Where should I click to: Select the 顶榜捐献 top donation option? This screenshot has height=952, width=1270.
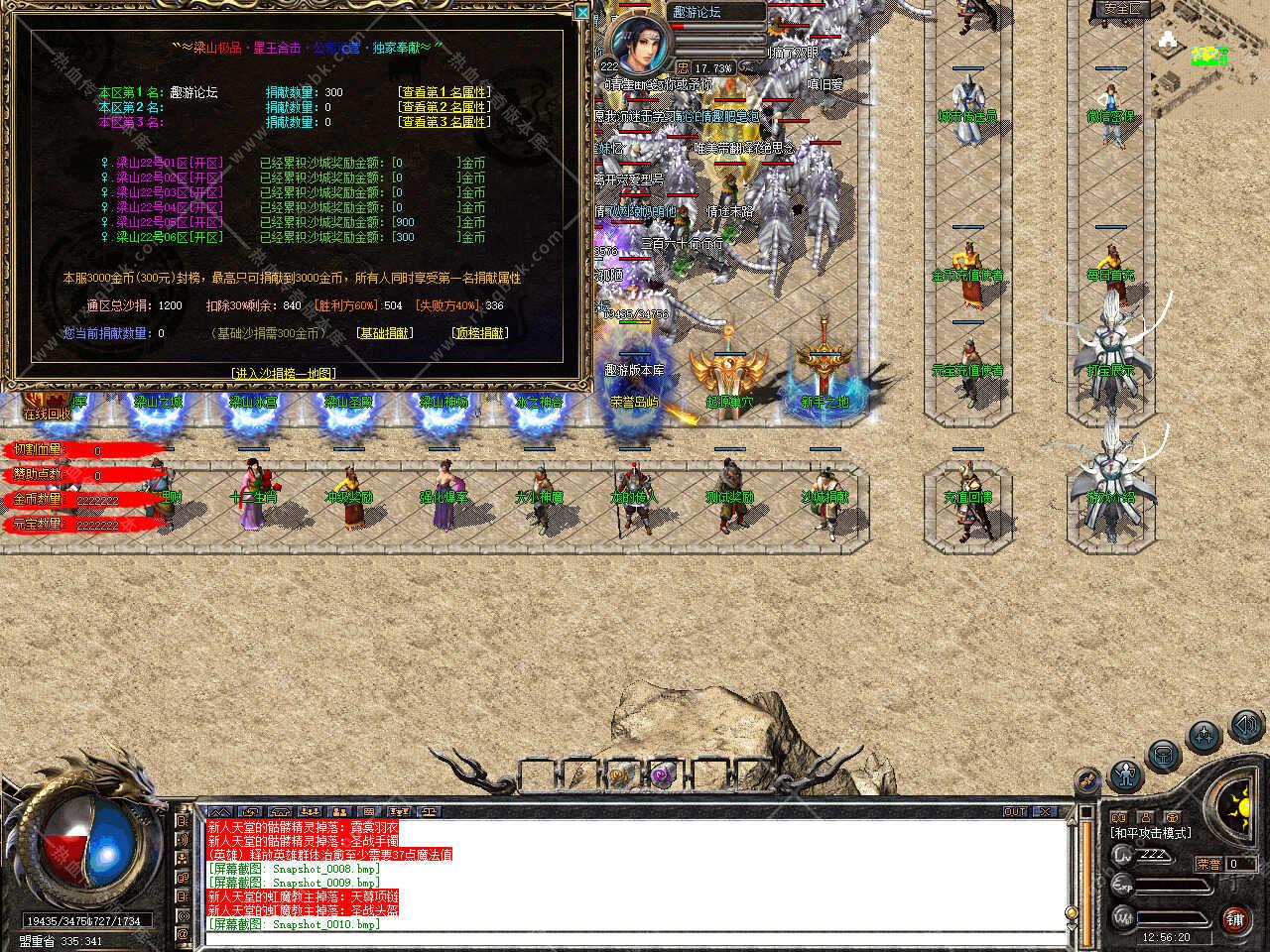coord(479,333)
